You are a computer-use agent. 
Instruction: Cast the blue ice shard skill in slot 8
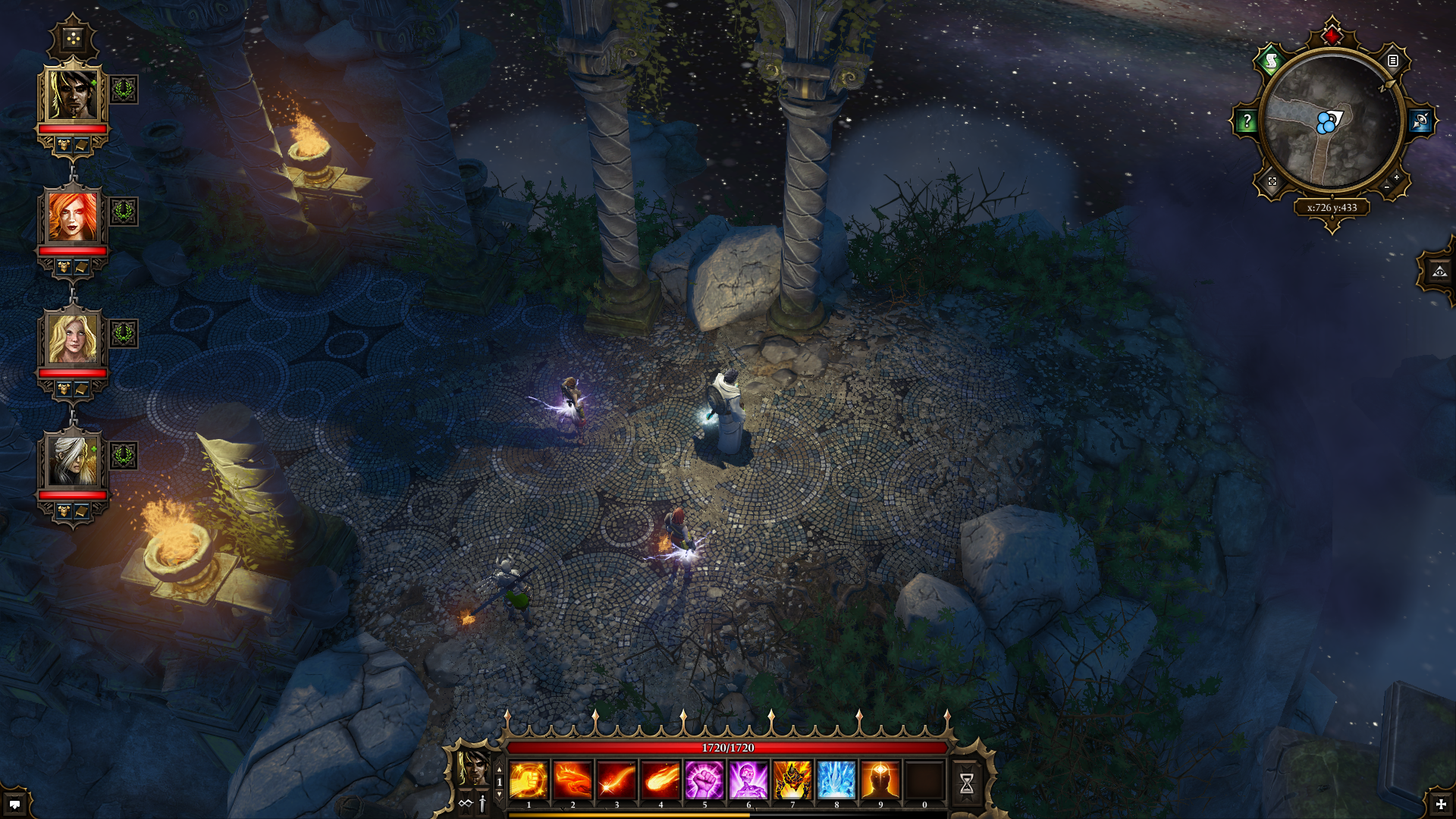pyautogui.click(x=836, y=780)
